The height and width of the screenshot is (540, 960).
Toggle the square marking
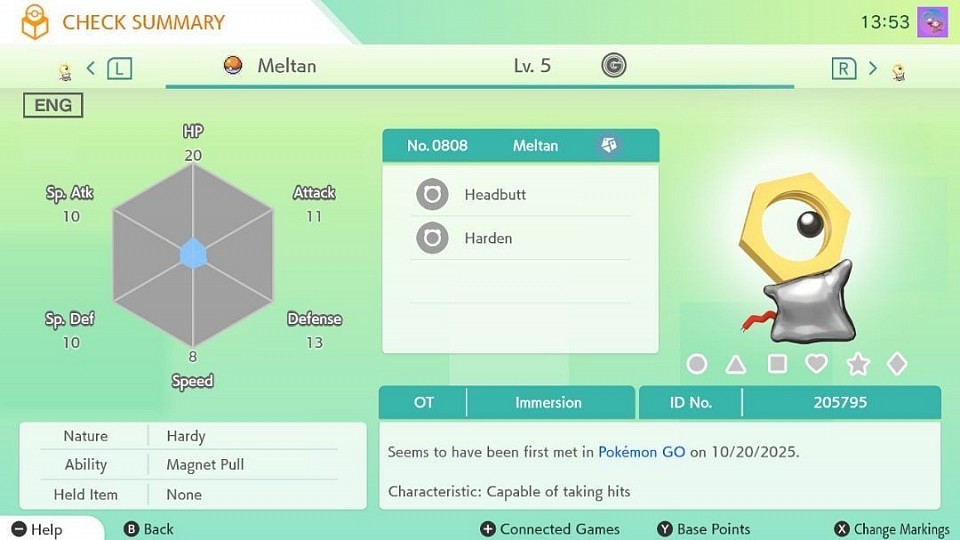coord(777,364)
